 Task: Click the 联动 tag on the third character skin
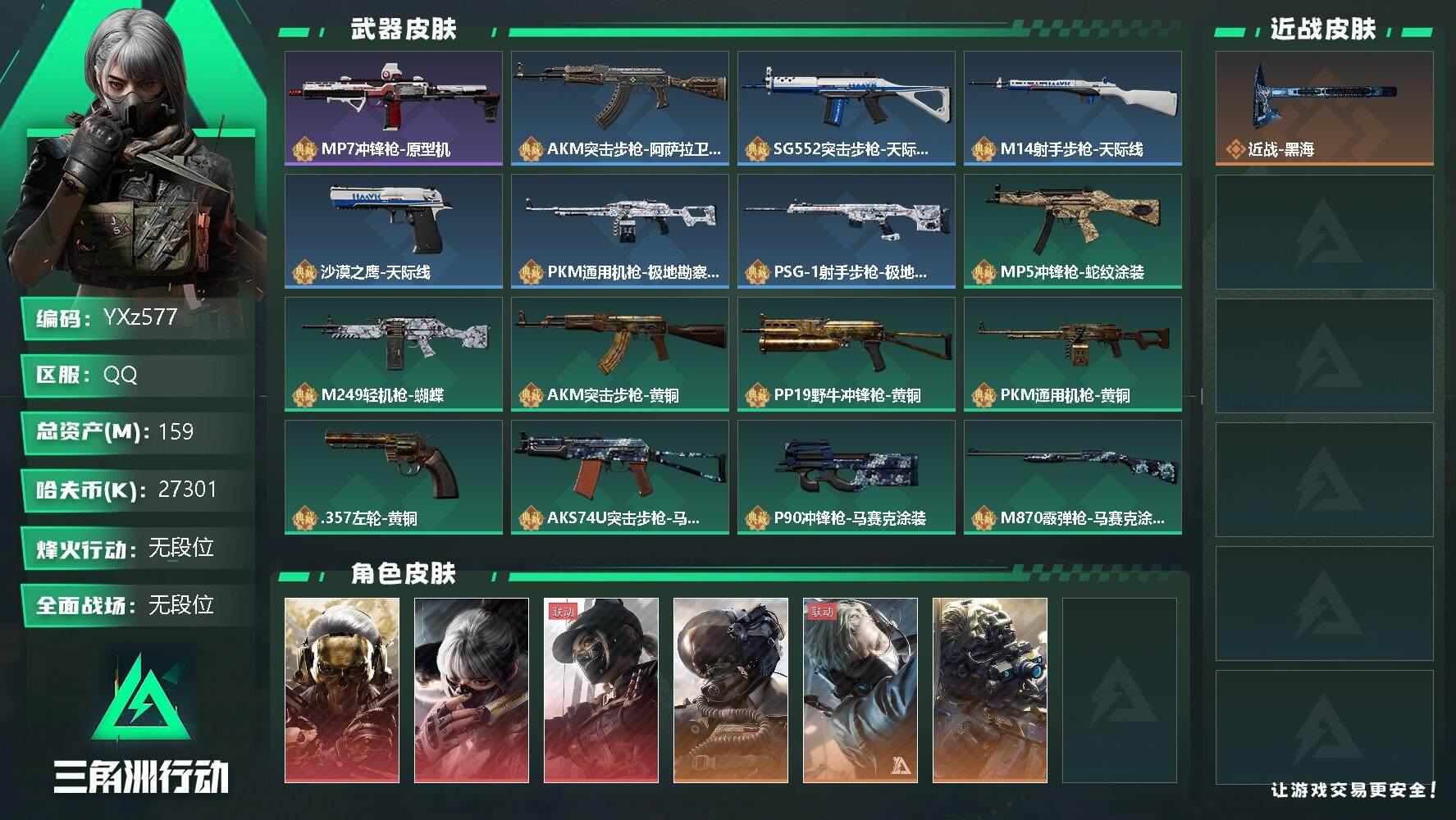[564, 610]
